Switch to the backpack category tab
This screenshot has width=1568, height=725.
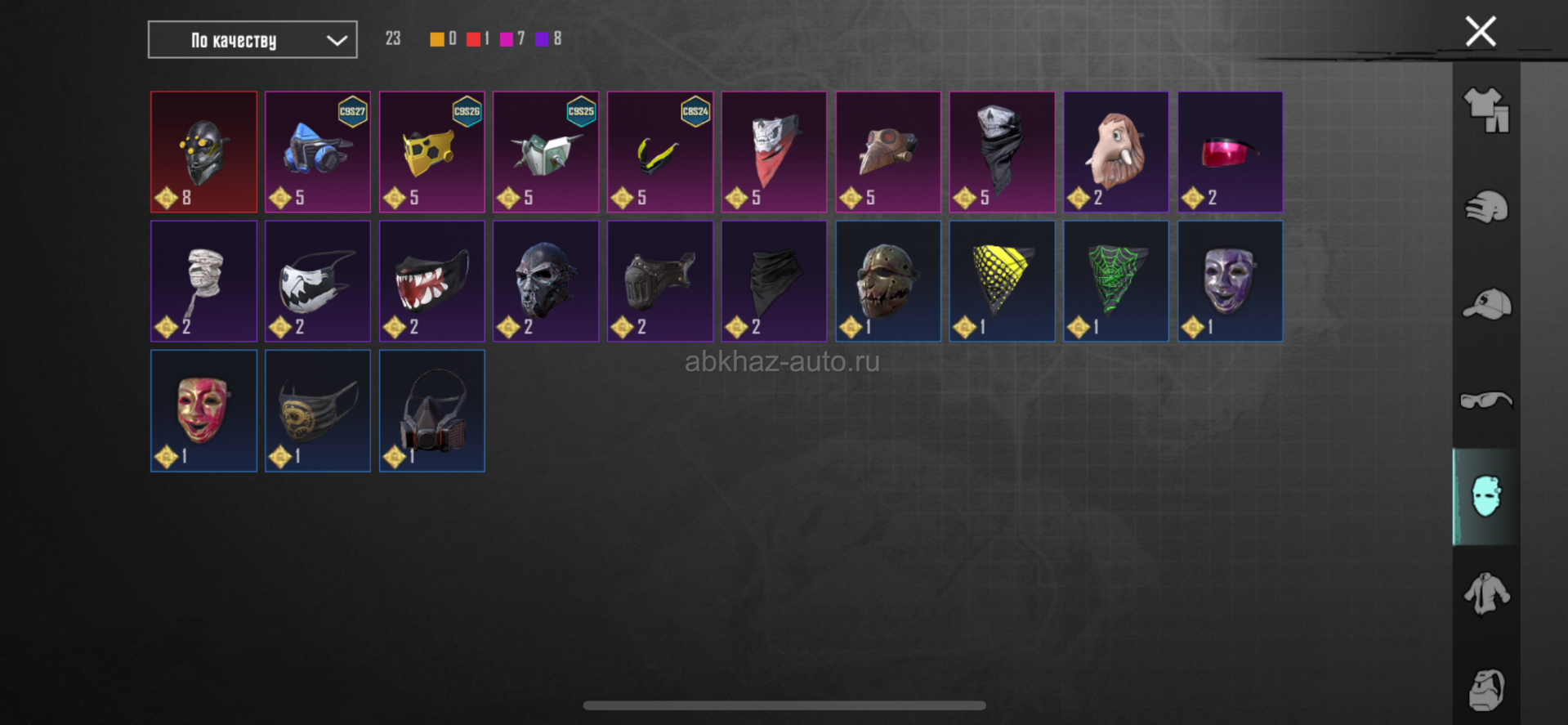[x=1486, y=690]
